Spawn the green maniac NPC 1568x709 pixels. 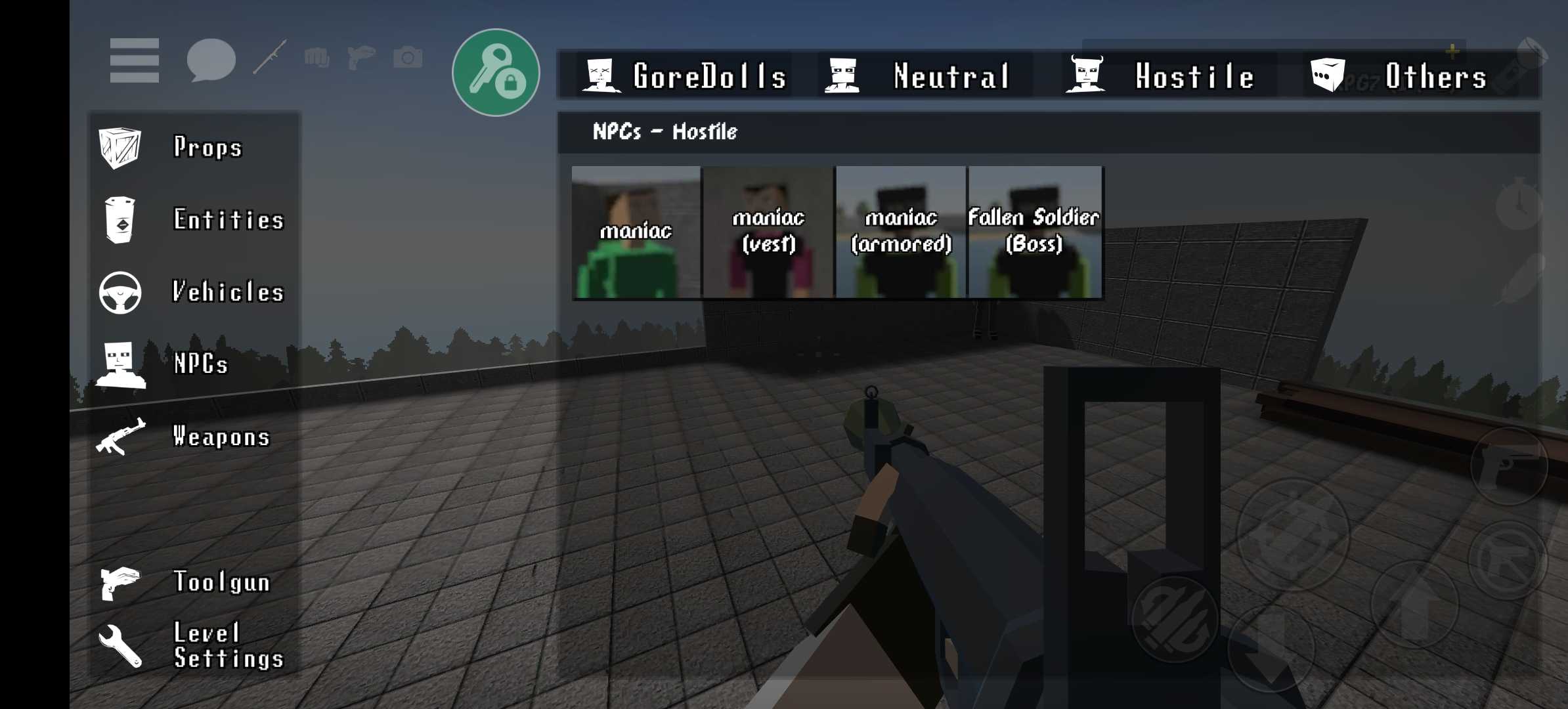[x=636, y=232]
